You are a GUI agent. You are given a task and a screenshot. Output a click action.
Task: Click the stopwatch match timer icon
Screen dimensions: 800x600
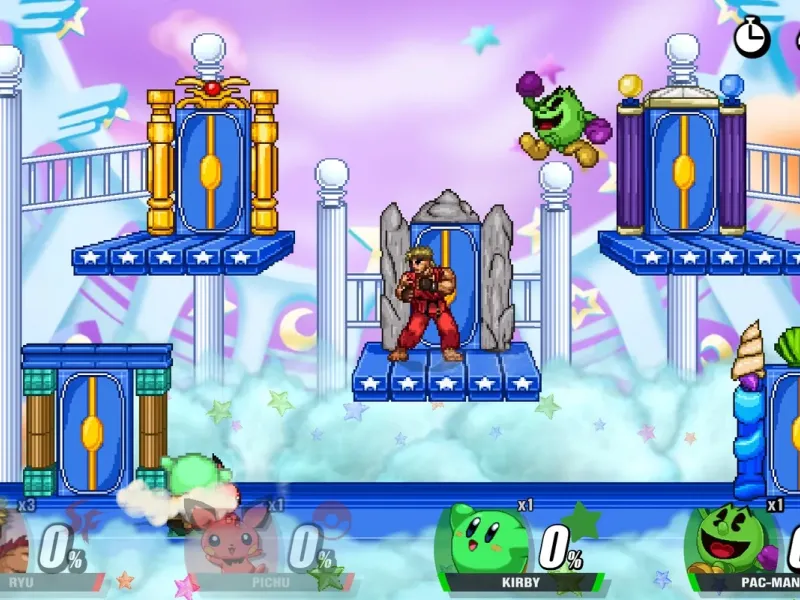(x=751, y=37)
